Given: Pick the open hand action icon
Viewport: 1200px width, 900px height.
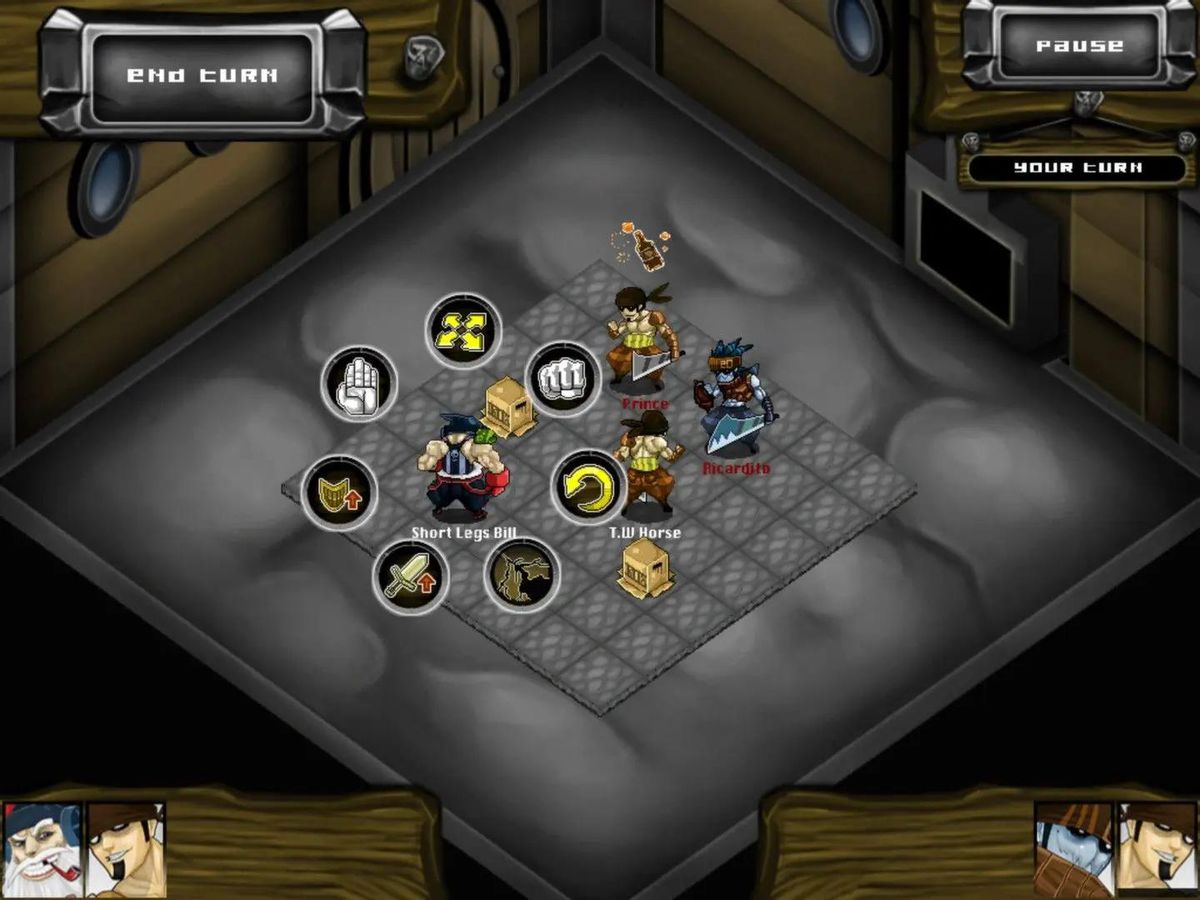Looking at the screenshot, I should [x=359, y=385].
